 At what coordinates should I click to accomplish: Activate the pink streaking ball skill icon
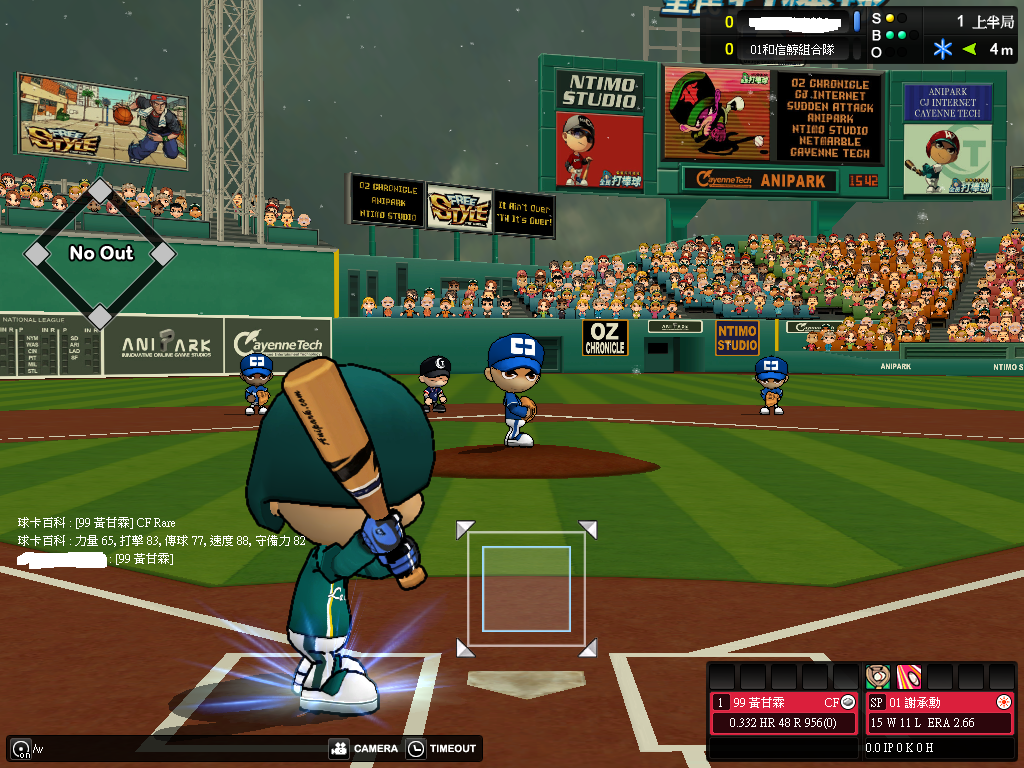point(909,676)
